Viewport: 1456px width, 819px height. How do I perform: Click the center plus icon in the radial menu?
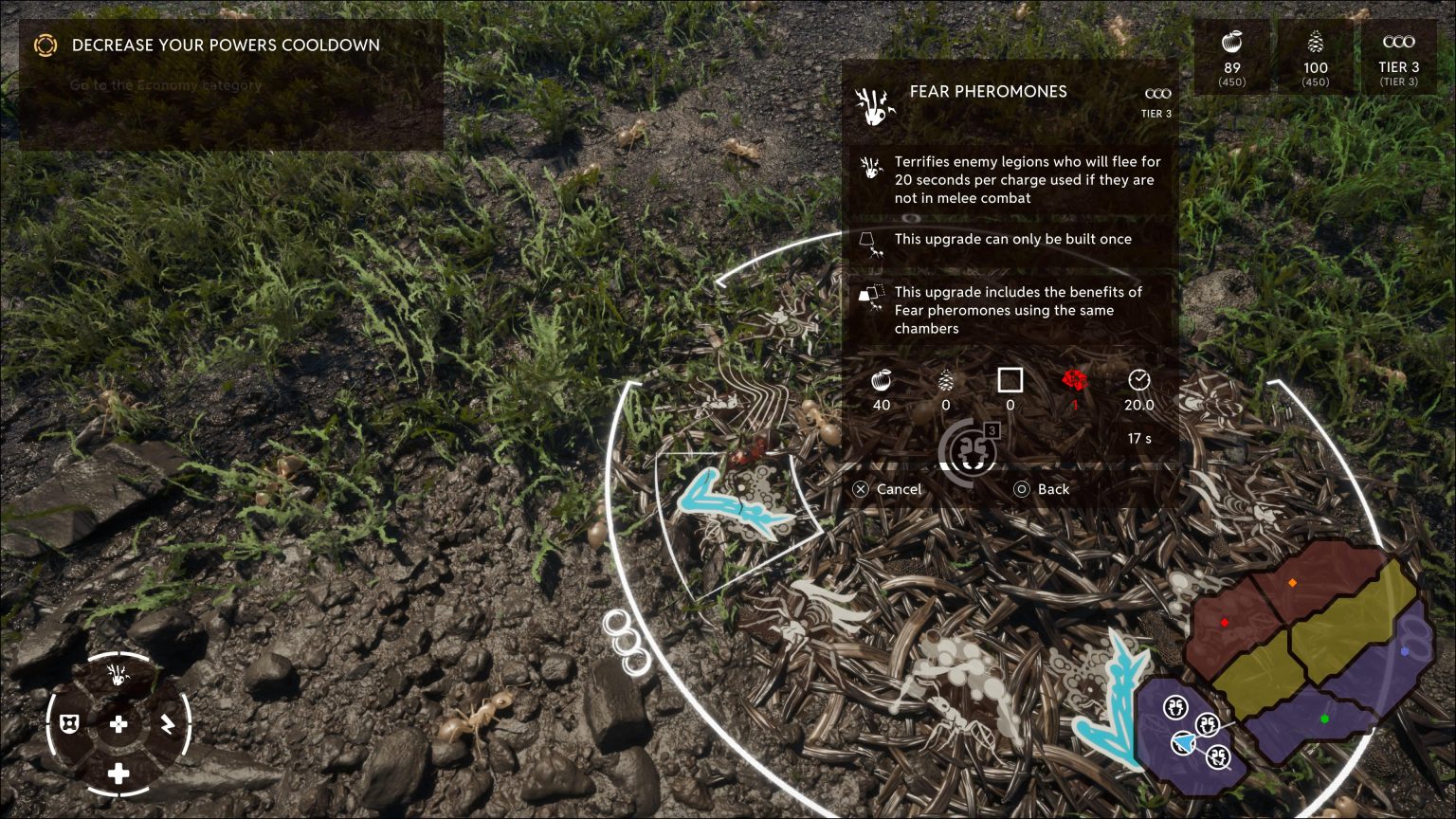pos(118,724)
